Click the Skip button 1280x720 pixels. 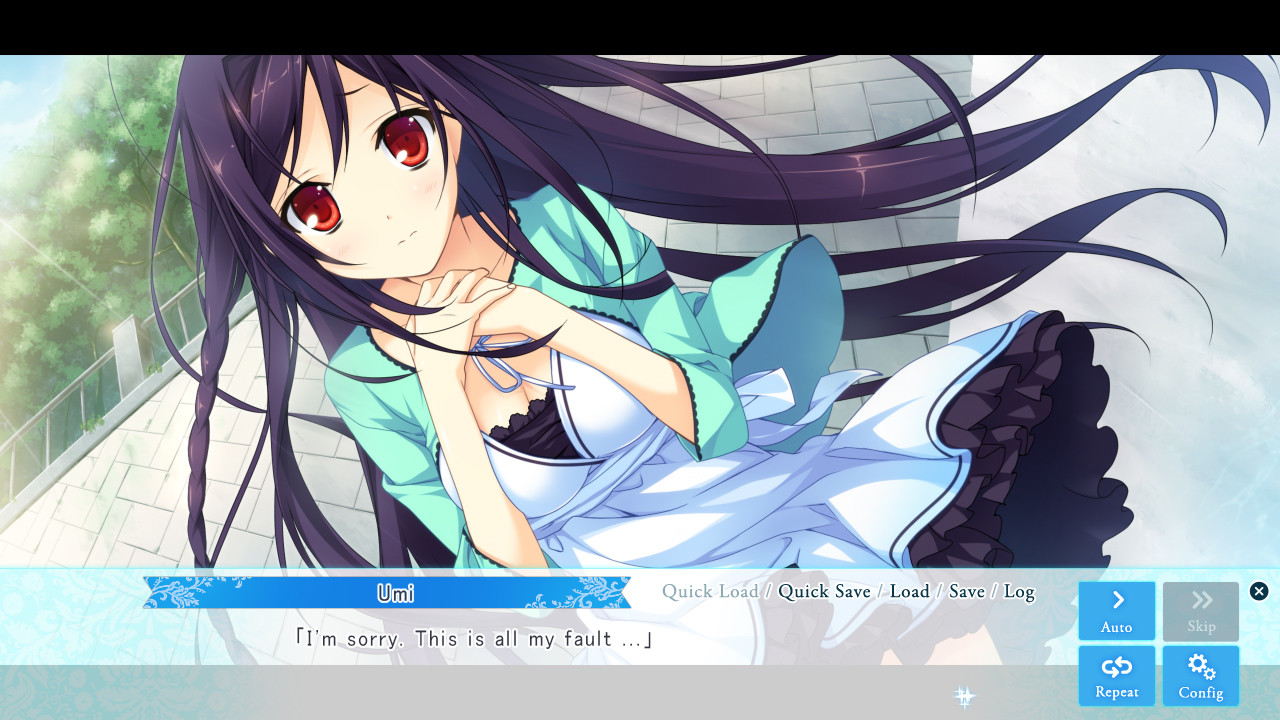tap(1201, 611)
